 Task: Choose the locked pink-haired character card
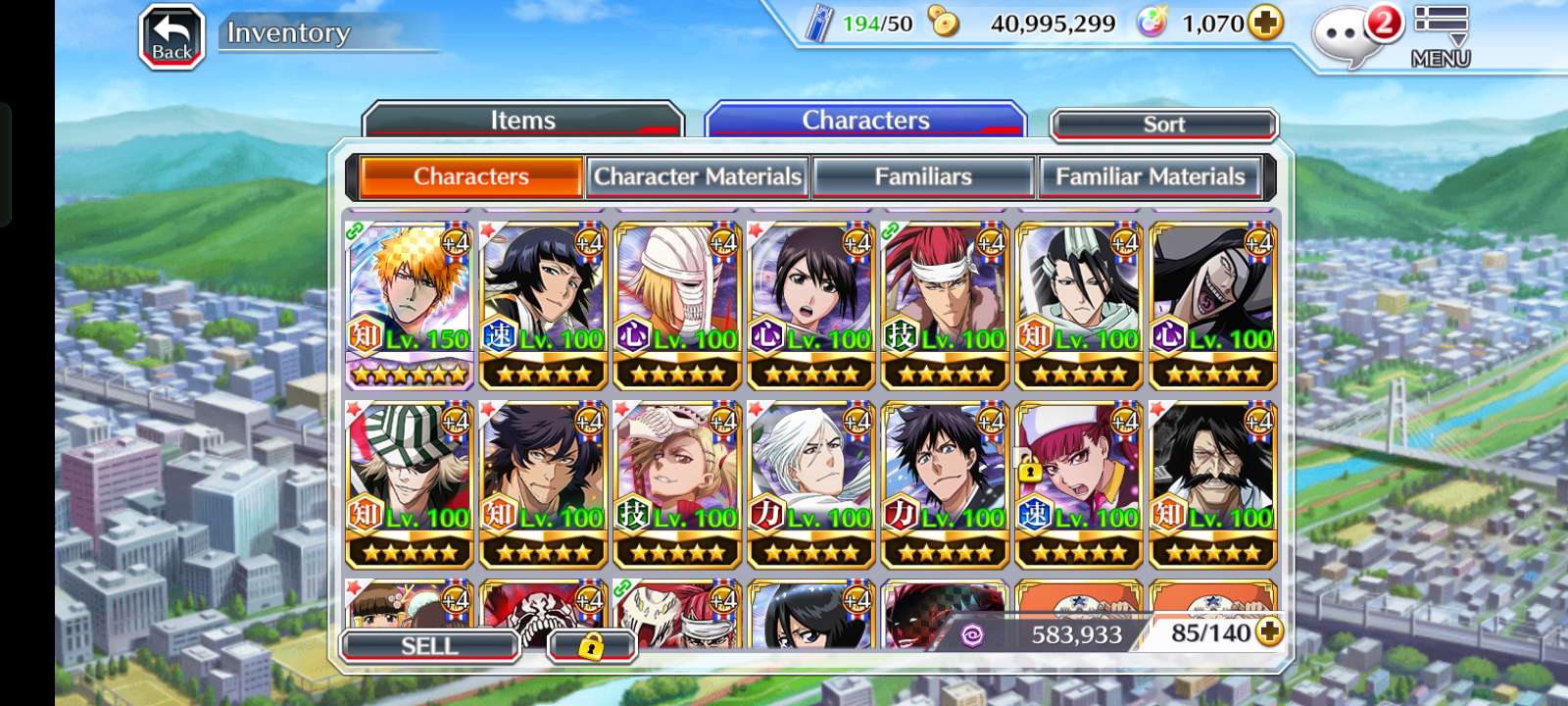pos(1079,484)
